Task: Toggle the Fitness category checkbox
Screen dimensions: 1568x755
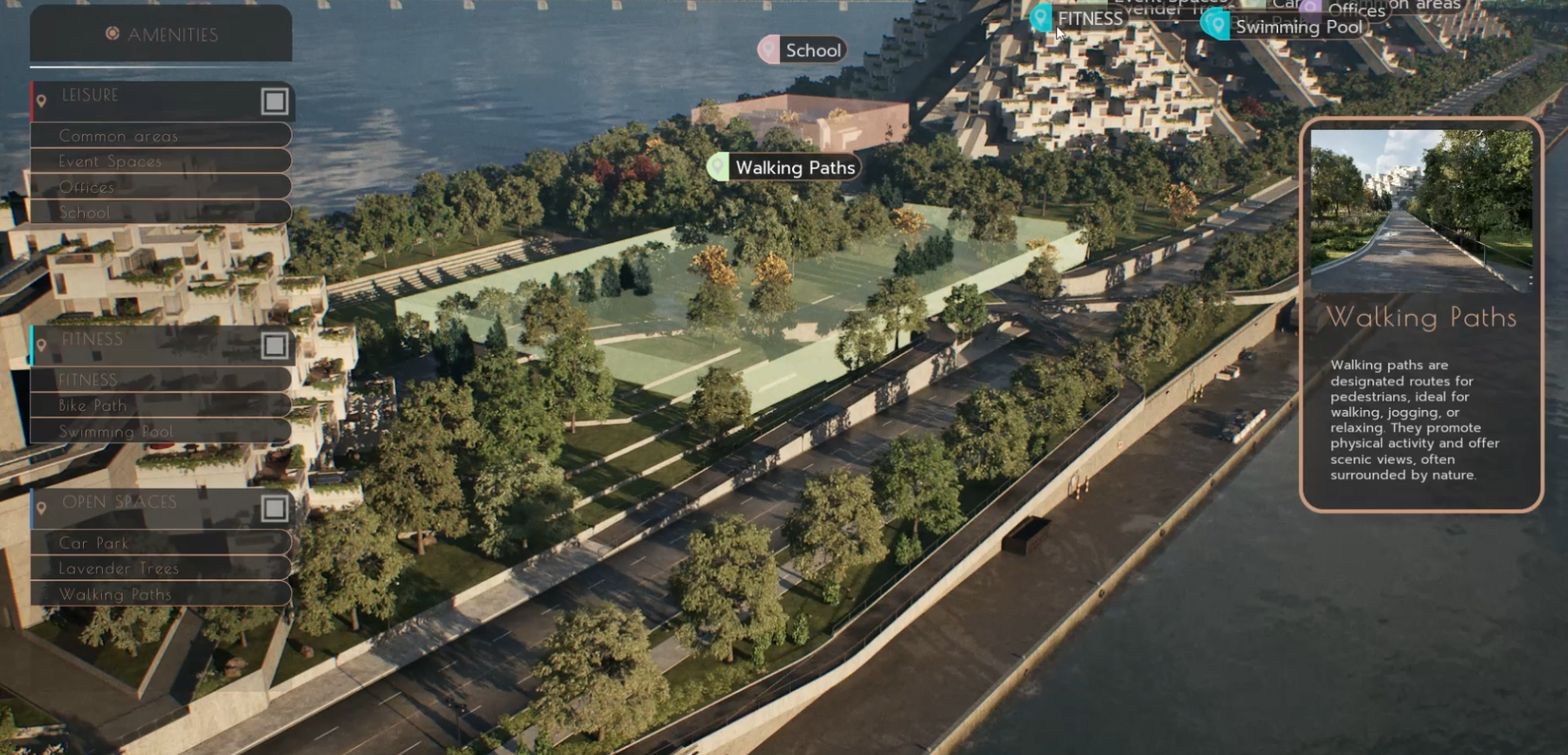Action: (x=274, y=346)
